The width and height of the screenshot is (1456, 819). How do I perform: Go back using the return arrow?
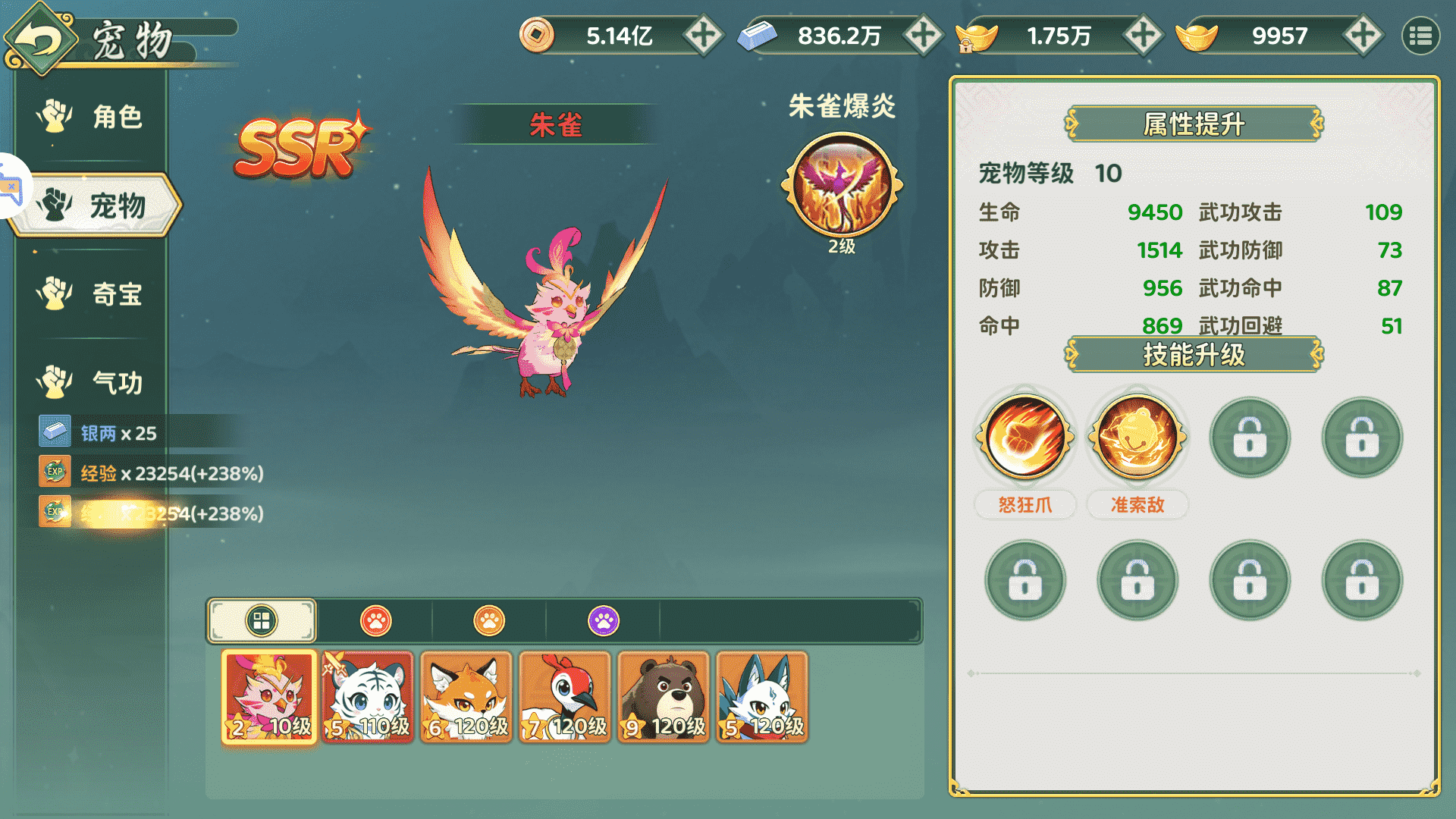(x=39, y=38)
